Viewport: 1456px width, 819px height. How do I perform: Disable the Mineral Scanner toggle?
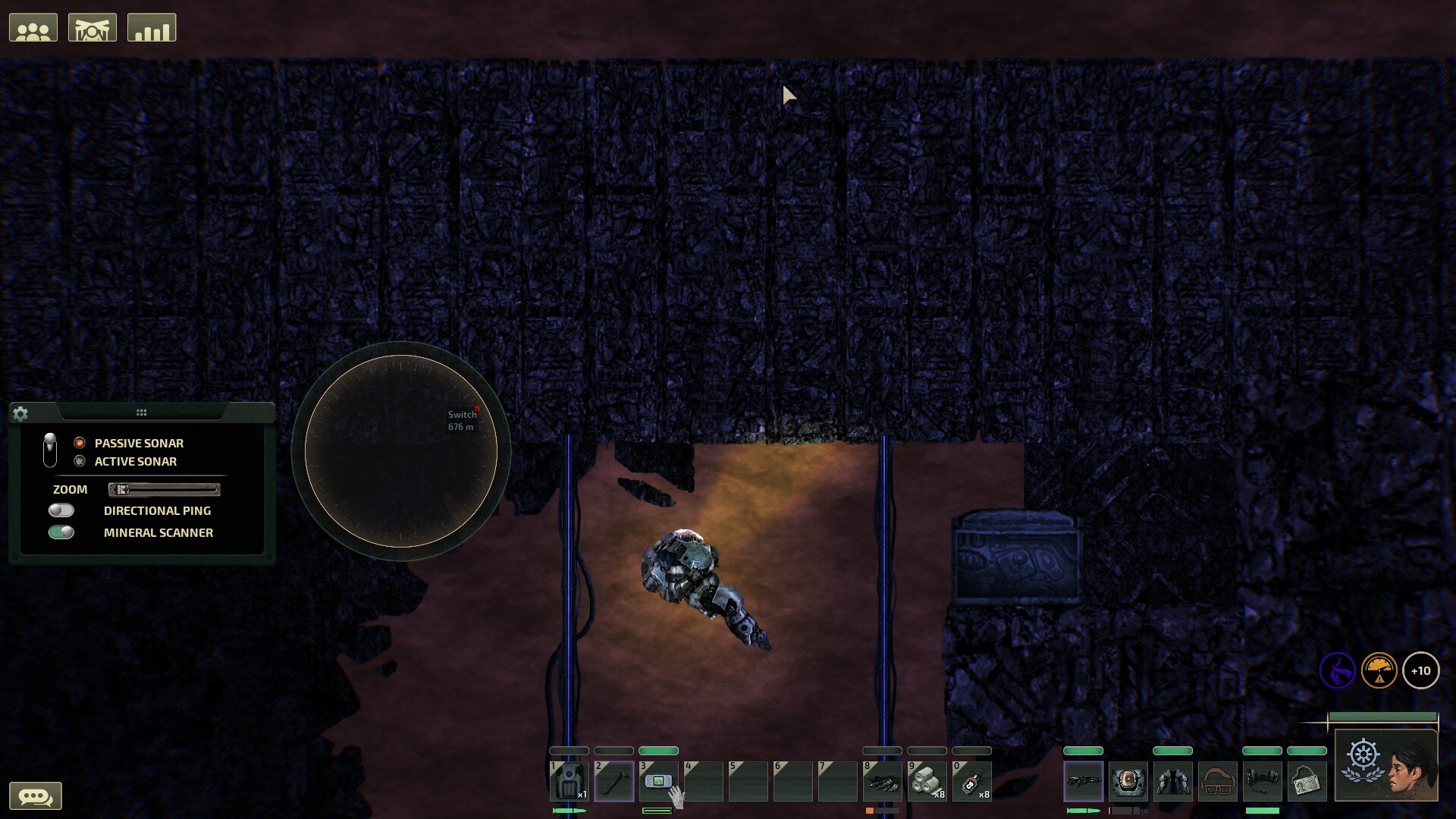pyautogui.click(x=62, y=532)
